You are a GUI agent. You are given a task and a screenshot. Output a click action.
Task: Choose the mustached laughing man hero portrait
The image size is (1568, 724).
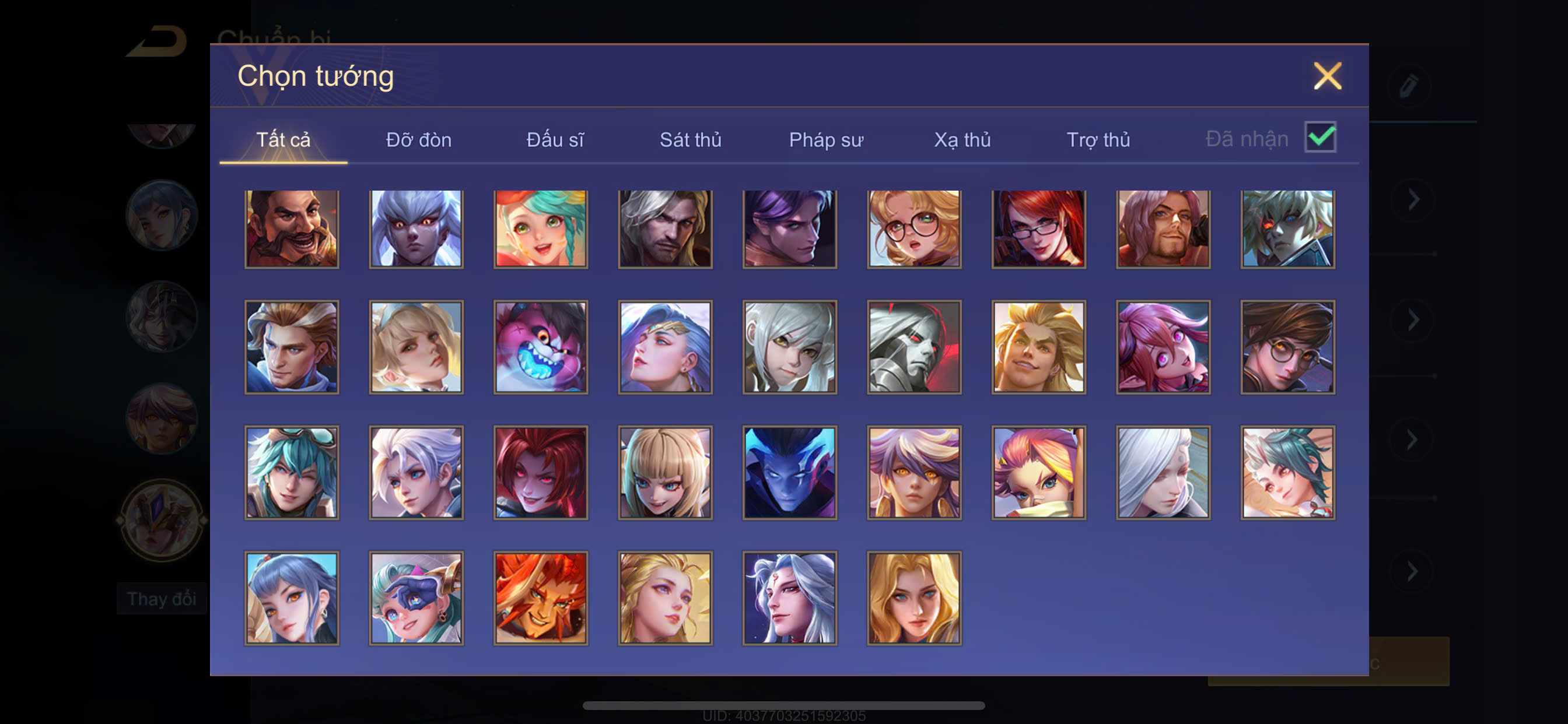tap(292, 229)
